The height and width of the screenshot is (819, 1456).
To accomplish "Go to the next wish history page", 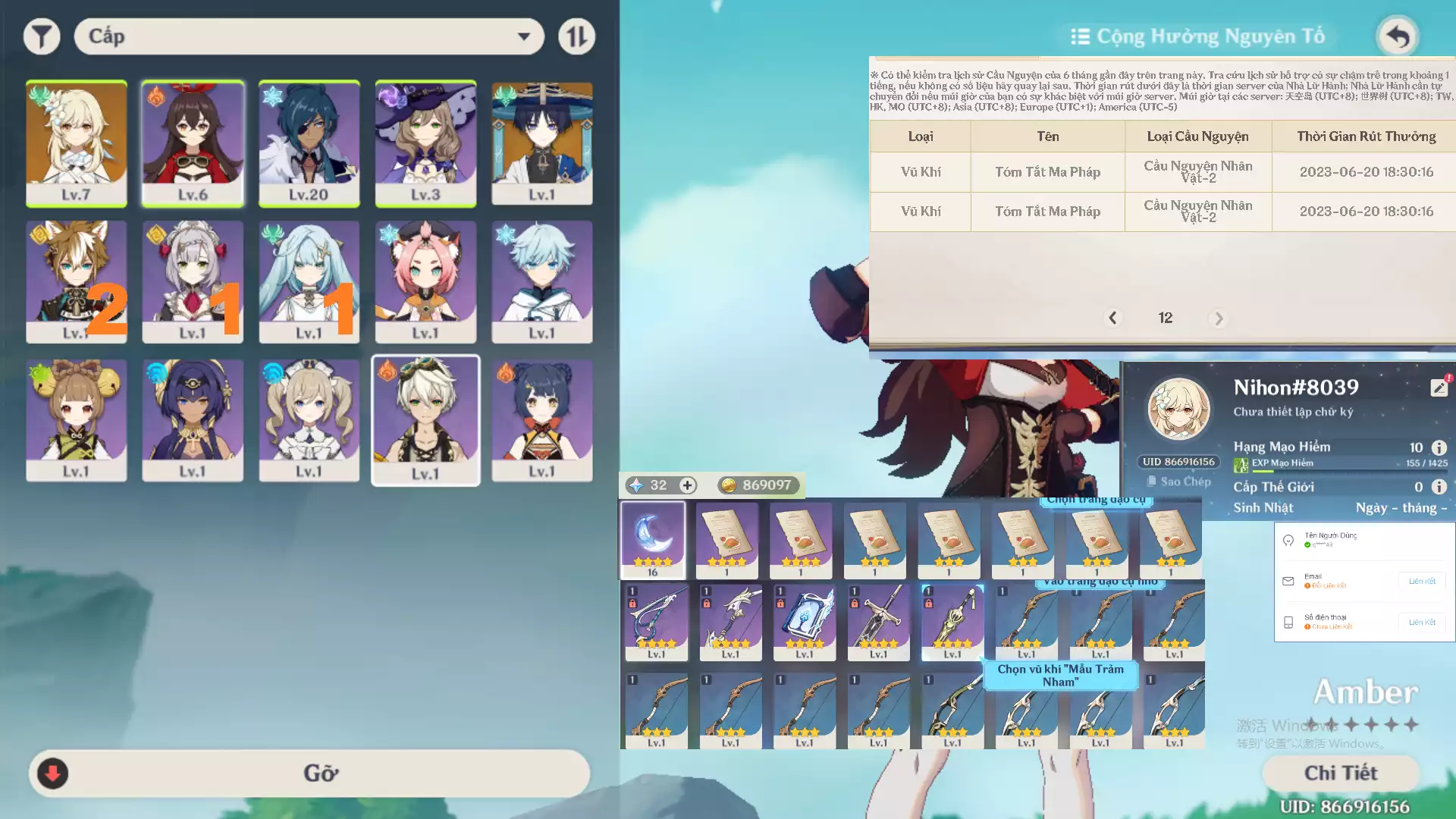I will click(1219, 318).
